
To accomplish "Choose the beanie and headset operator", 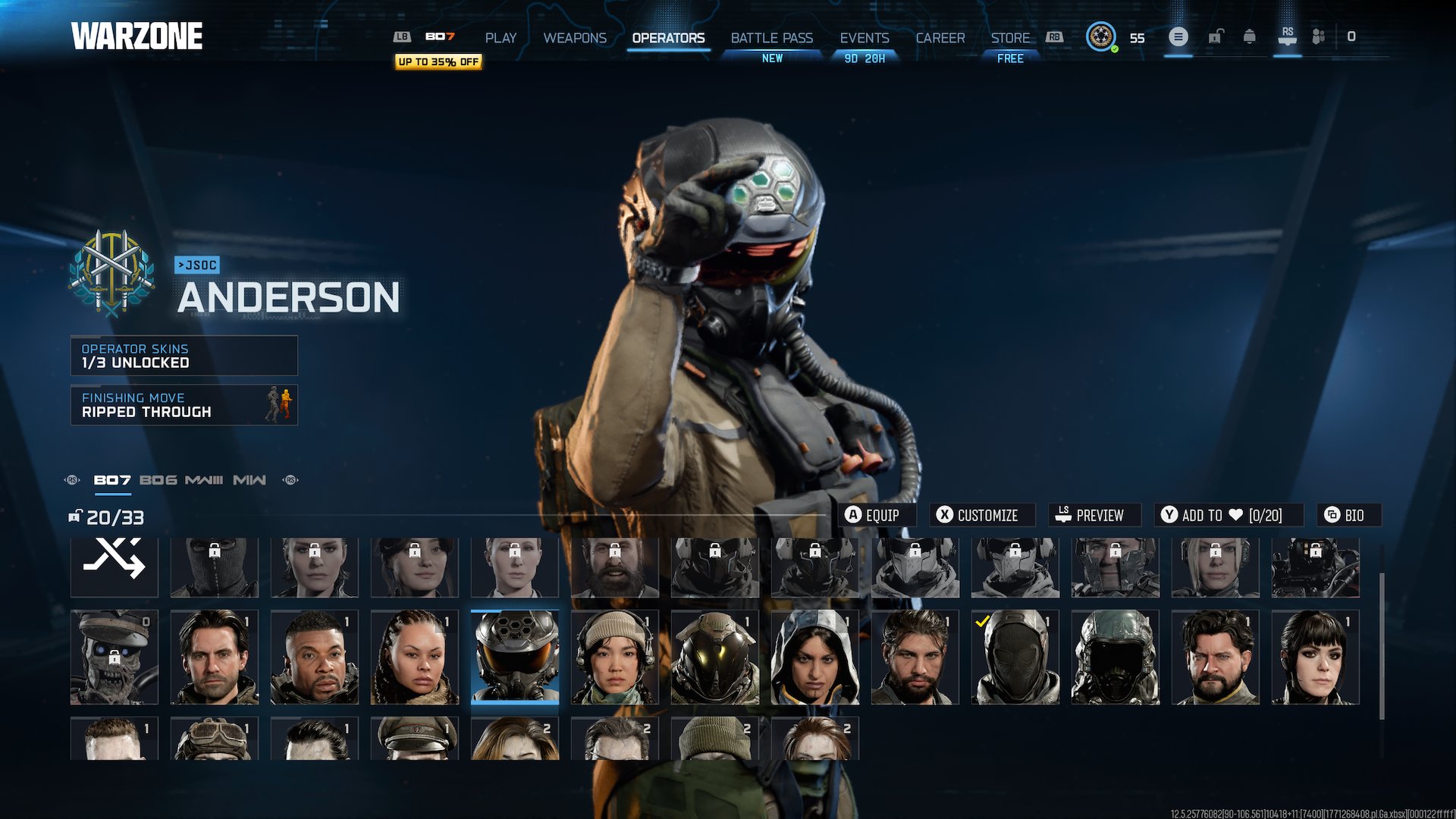I will click(x=614, y=657).
